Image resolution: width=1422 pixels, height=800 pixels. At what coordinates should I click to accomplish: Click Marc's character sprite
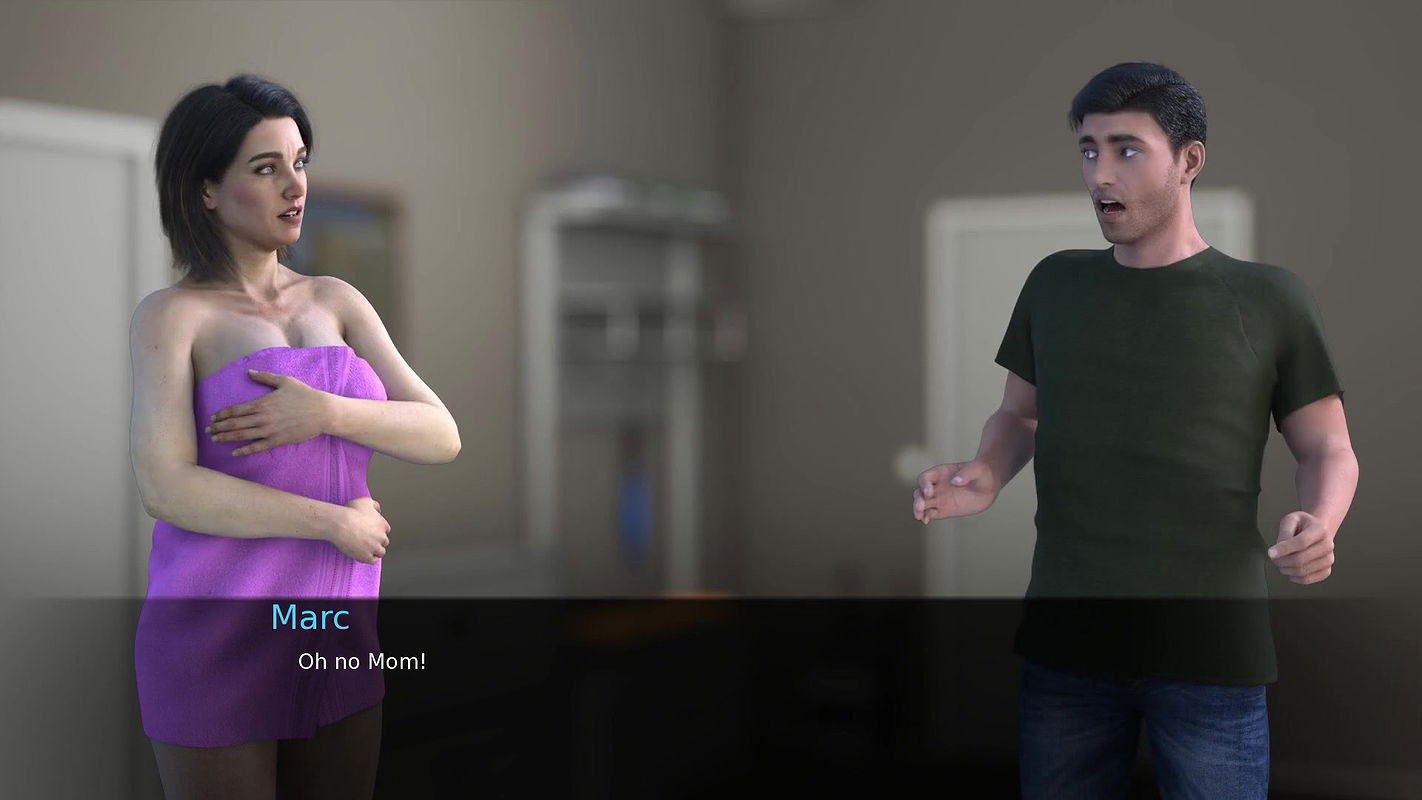pos(1150,400)
